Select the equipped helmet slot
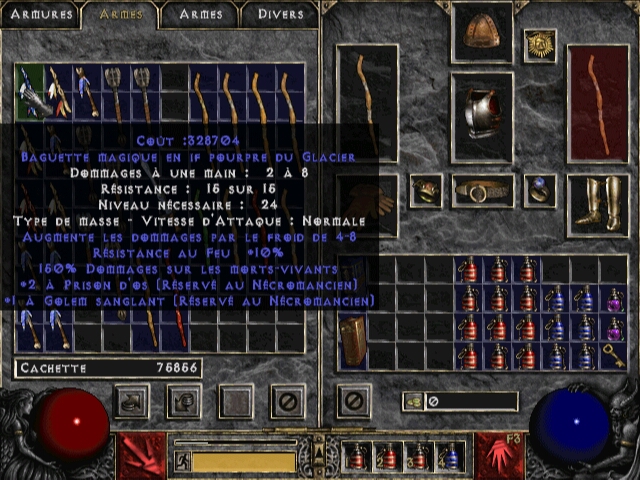640x480 pixels. [x=482, y=33]
